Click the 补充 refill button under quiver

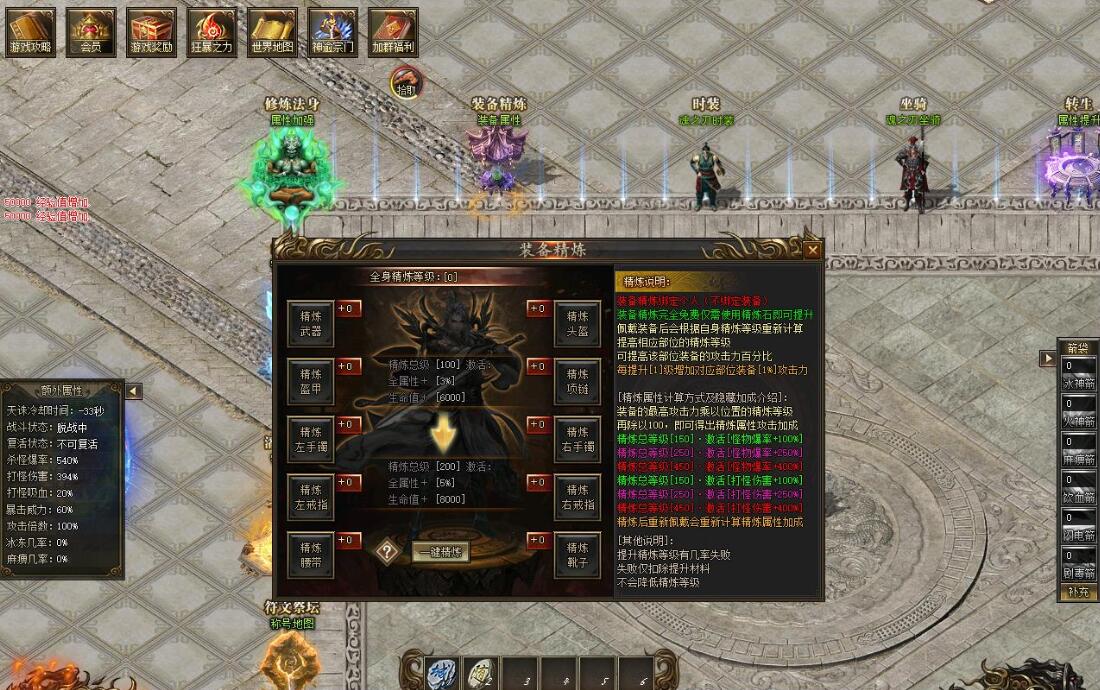[x=1078, y=592]
